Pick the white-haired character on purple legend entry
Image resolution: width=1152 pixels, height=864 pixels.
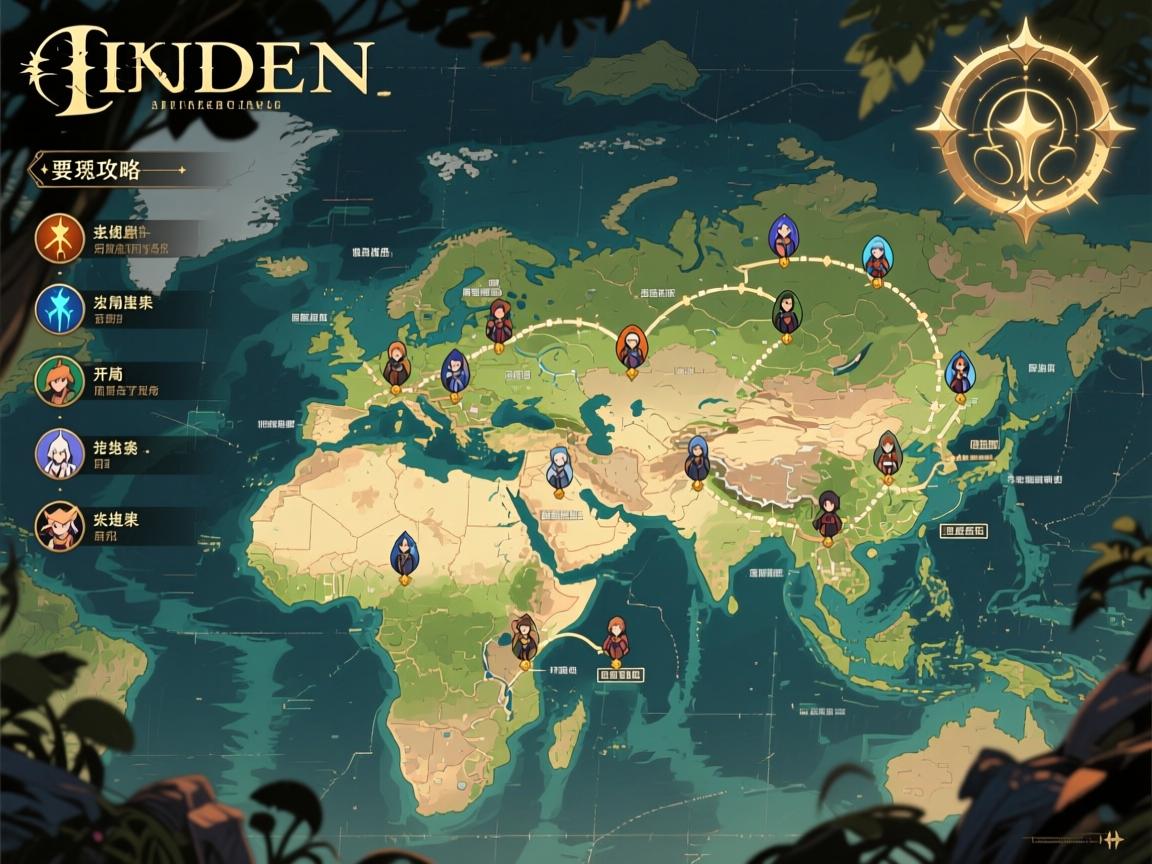[x=58, y=452]
